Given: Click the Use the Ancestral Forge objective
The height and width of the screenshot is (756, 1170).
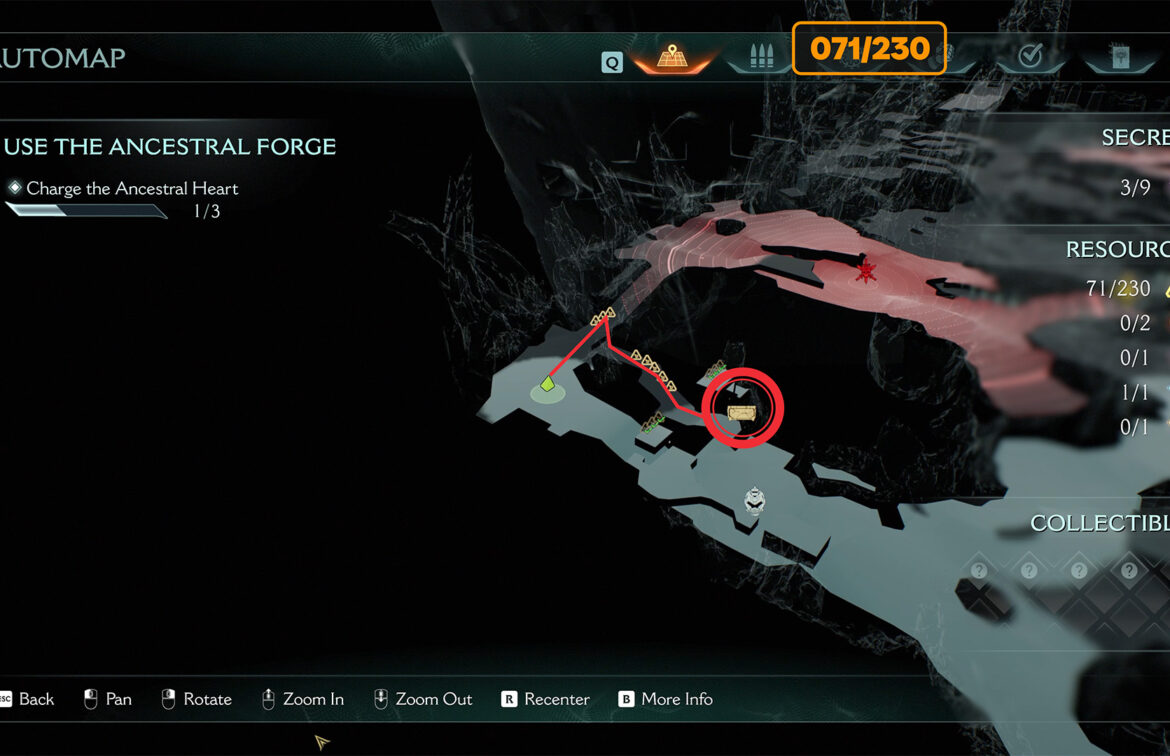Looking at the screenshot, I should click(x=170, y=147).
